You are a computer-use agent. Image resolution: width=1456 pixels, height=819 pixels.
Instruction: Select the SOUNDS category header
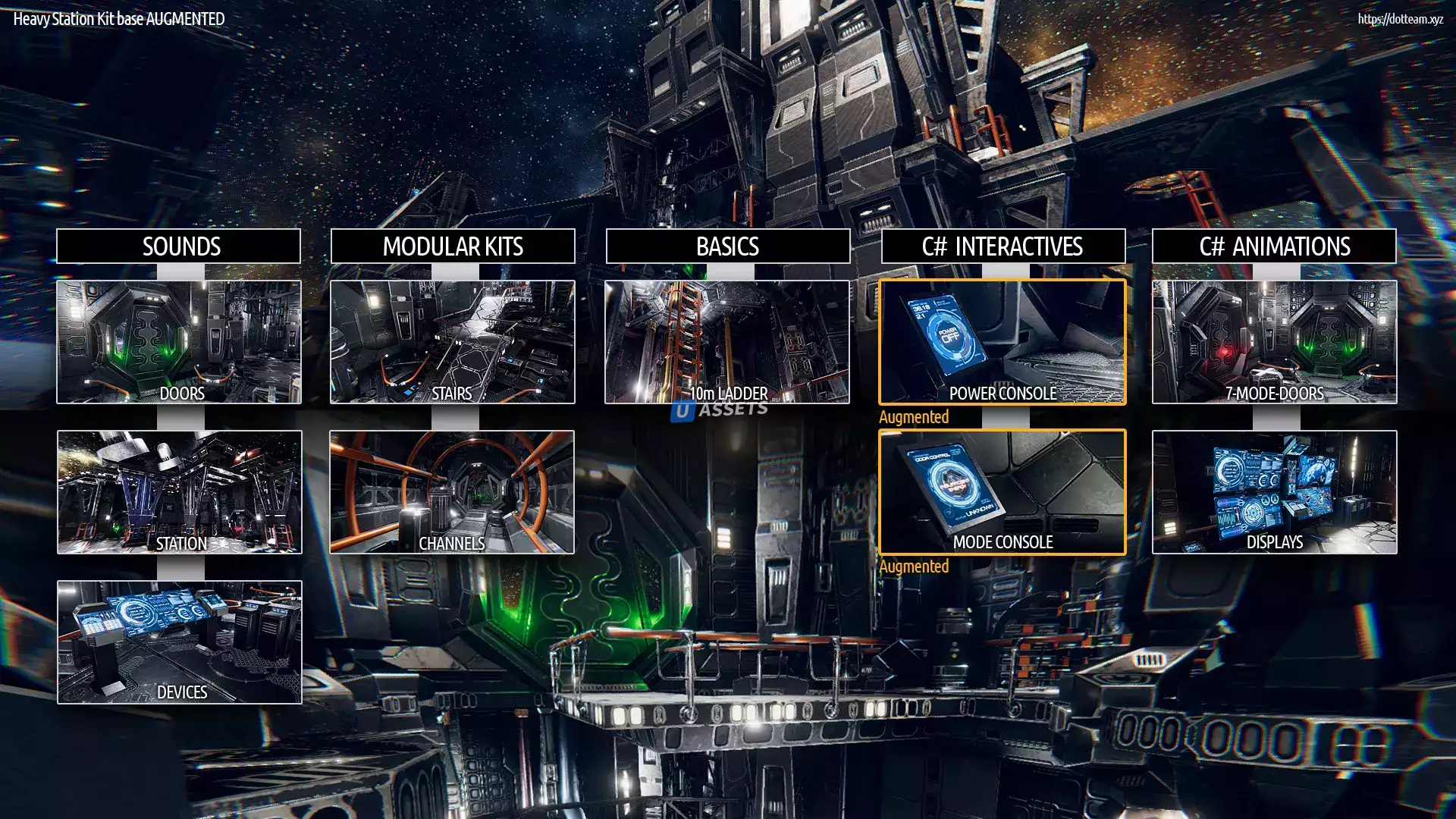(x=179, y=246)
